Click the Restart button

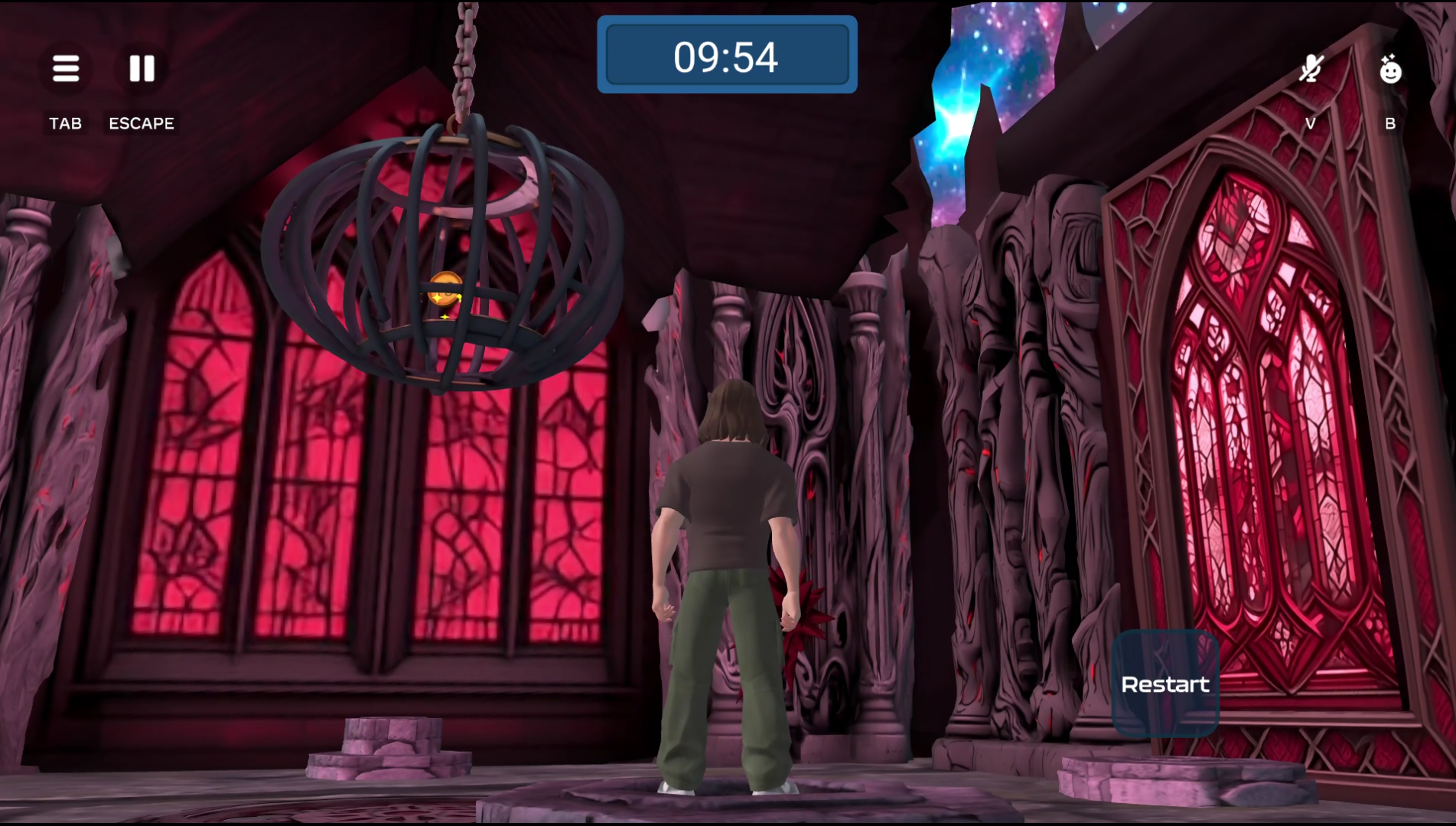point(1164,684)
